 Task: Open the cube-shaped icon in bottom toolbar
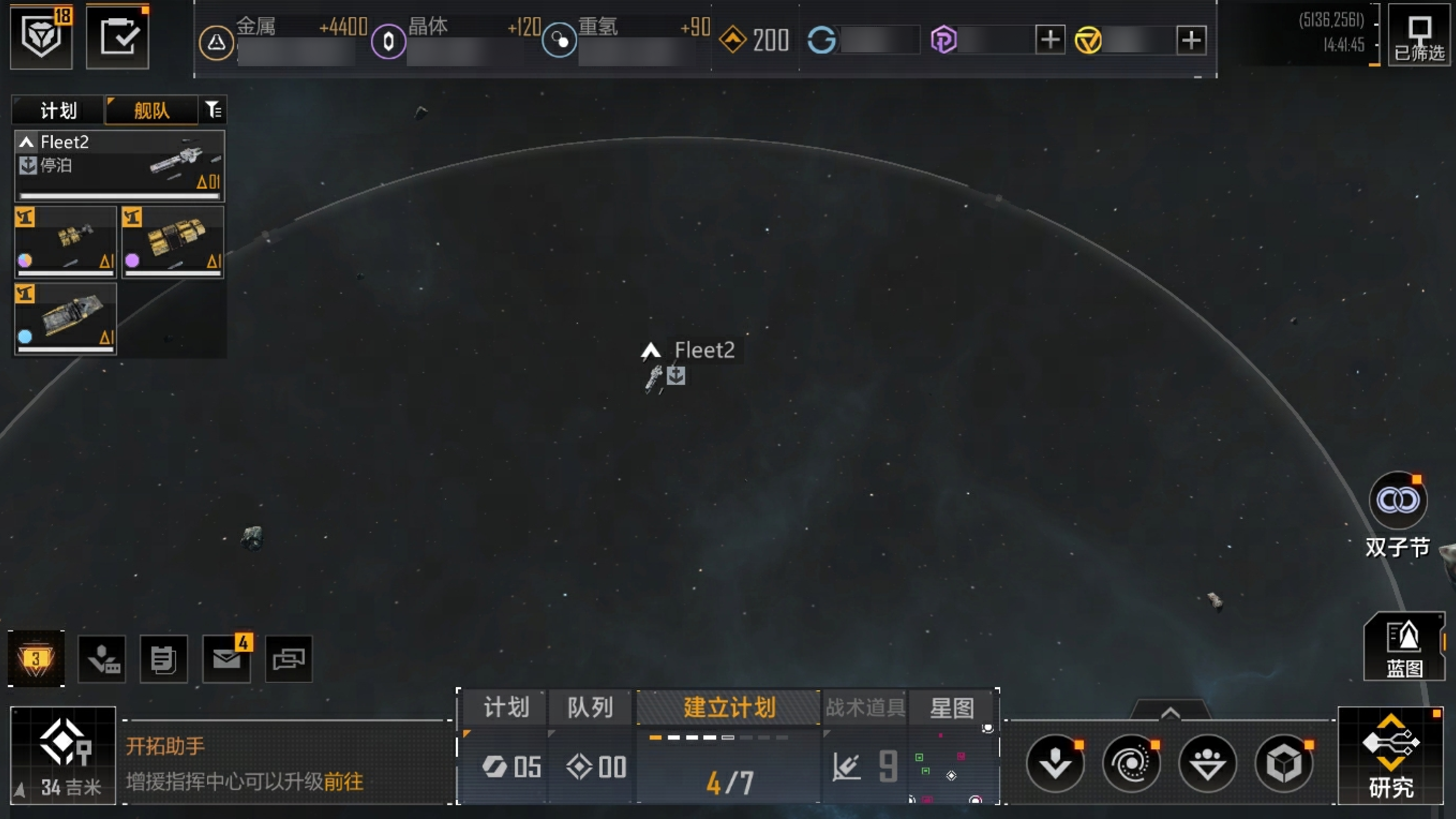(1284, 764)
